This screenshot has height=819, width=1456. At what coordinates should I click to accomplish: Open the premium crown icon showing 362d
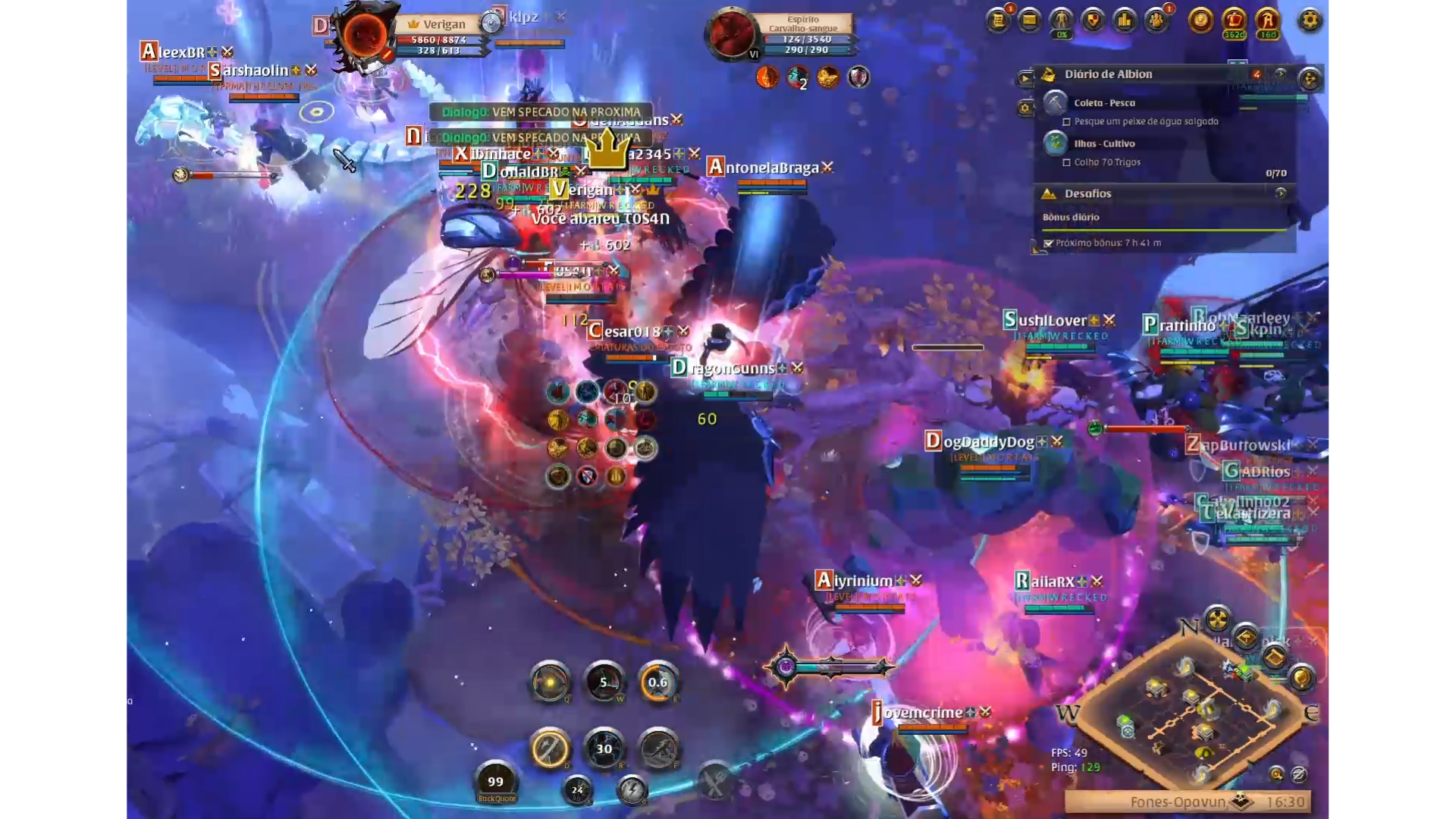pyautogui.click(x=1234, y=20)
